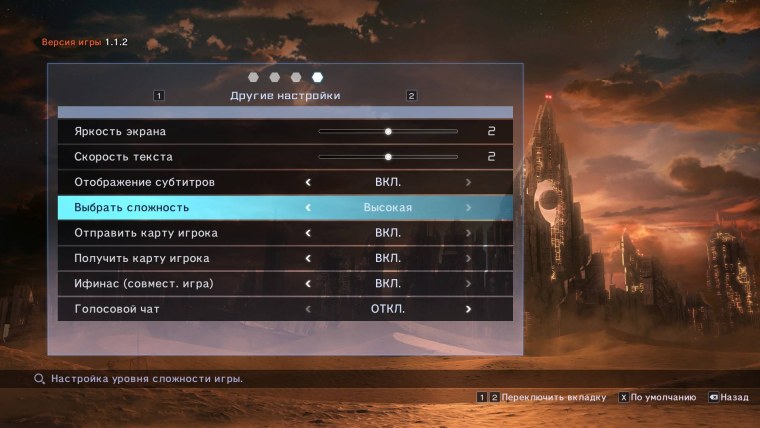Screen dimensions: 760x428
Task: Choose the Выбрать сложность row
Action: [x=131, y=208]
